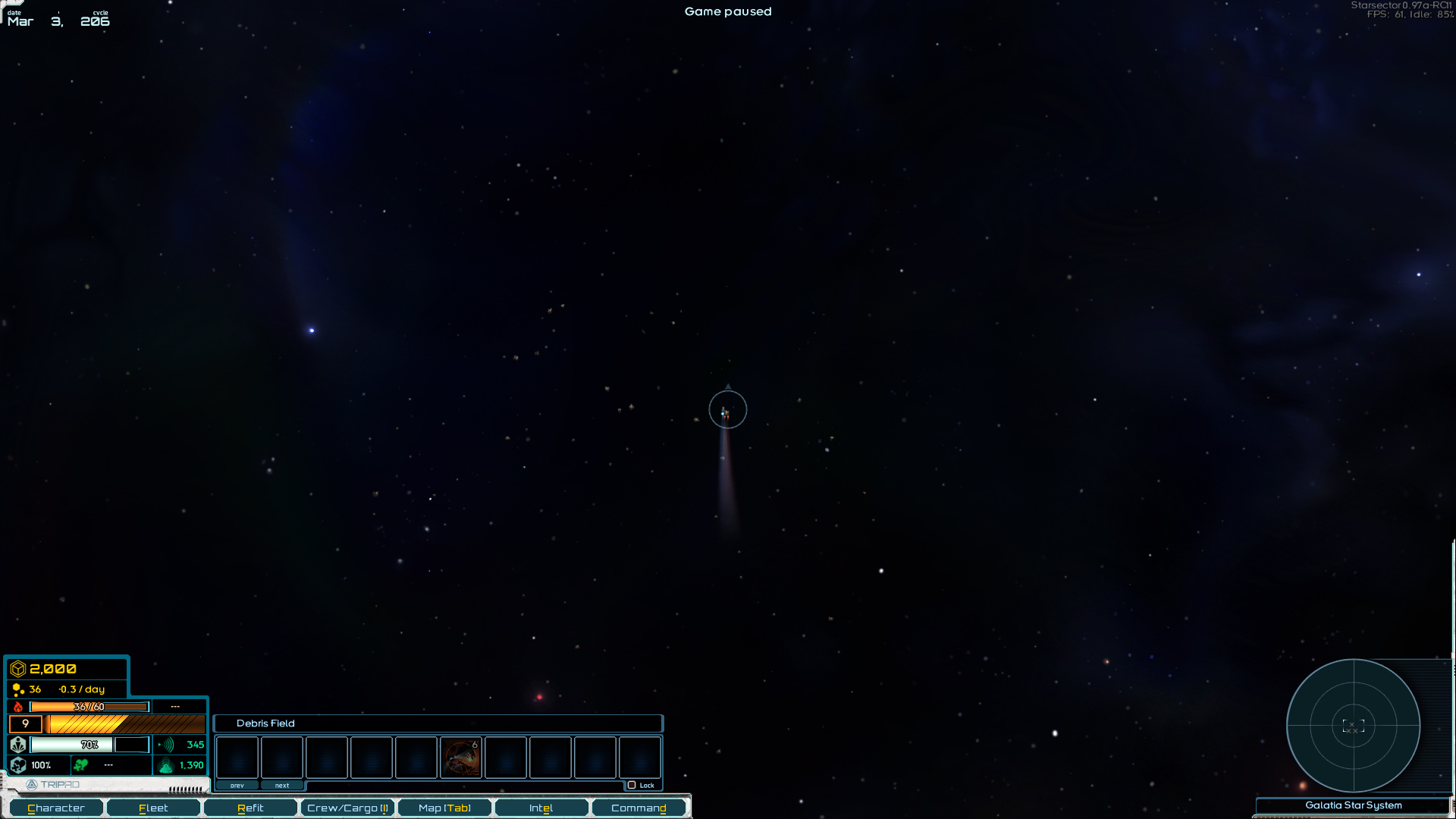1456x819 pixels.
Task: Select the supplies icon next to 36
Action: [17, 689]
